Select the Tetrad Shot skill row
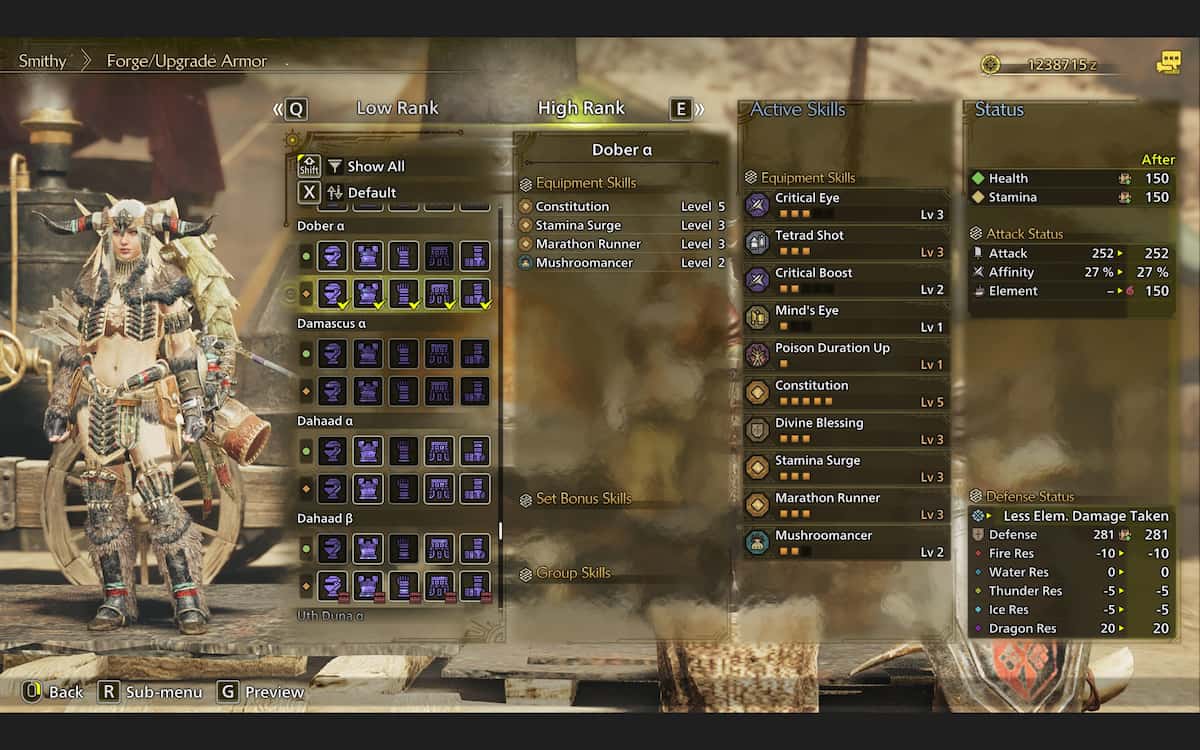1200x750 pixels. pyautogui.click(x=845, y=243)
